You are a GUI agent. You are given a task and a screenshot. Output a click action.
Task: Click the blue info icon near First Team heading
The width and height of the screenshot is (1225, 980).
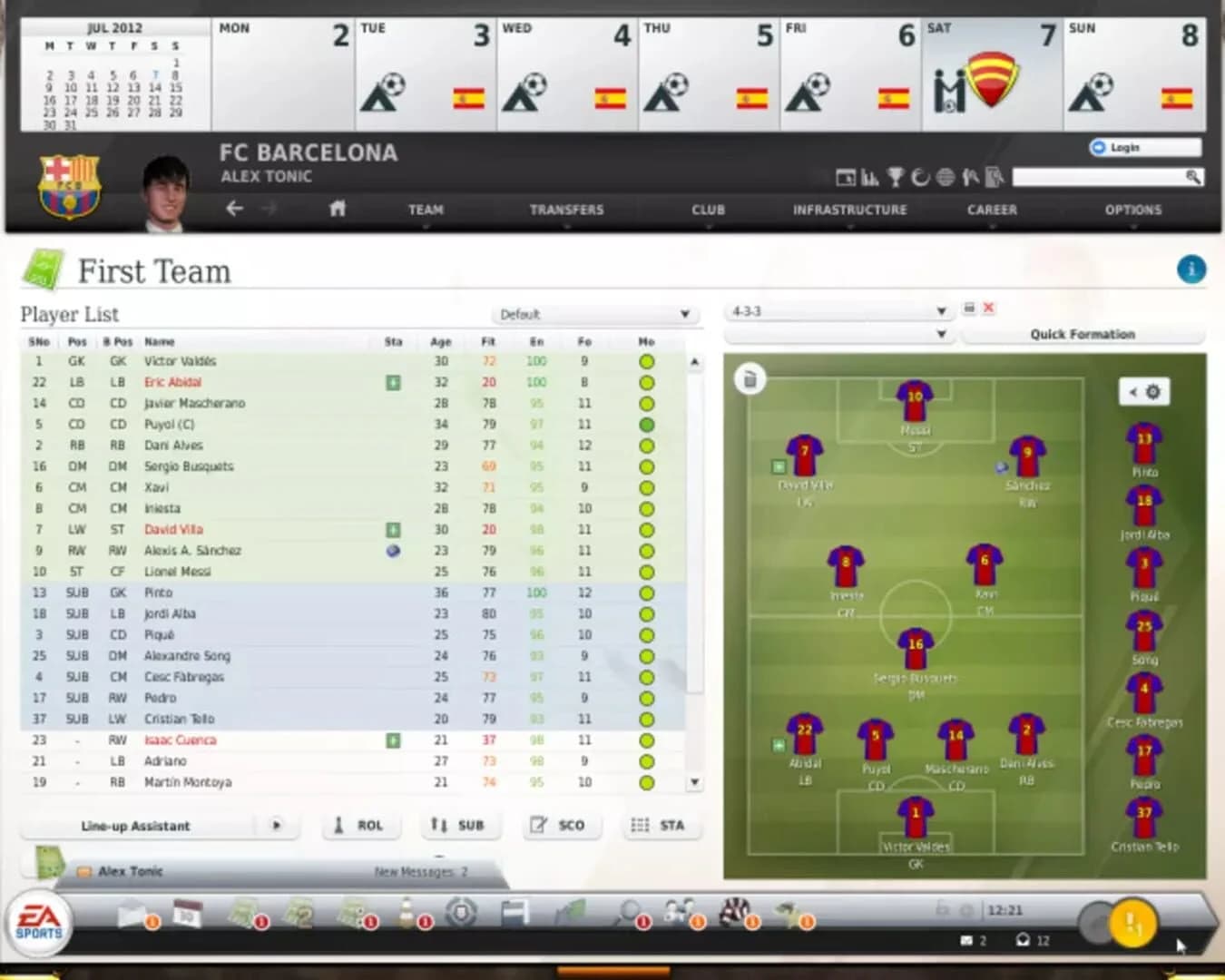click(x=1191, y=269)
